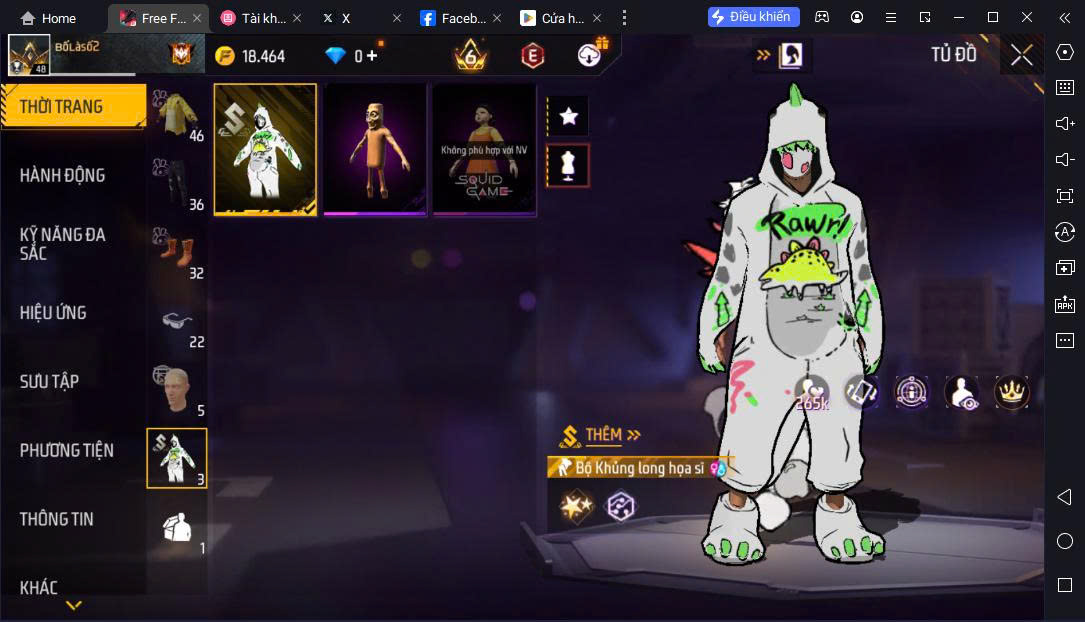
Task: Open the gold crown icon beside the character
Action: [1012, 392]
